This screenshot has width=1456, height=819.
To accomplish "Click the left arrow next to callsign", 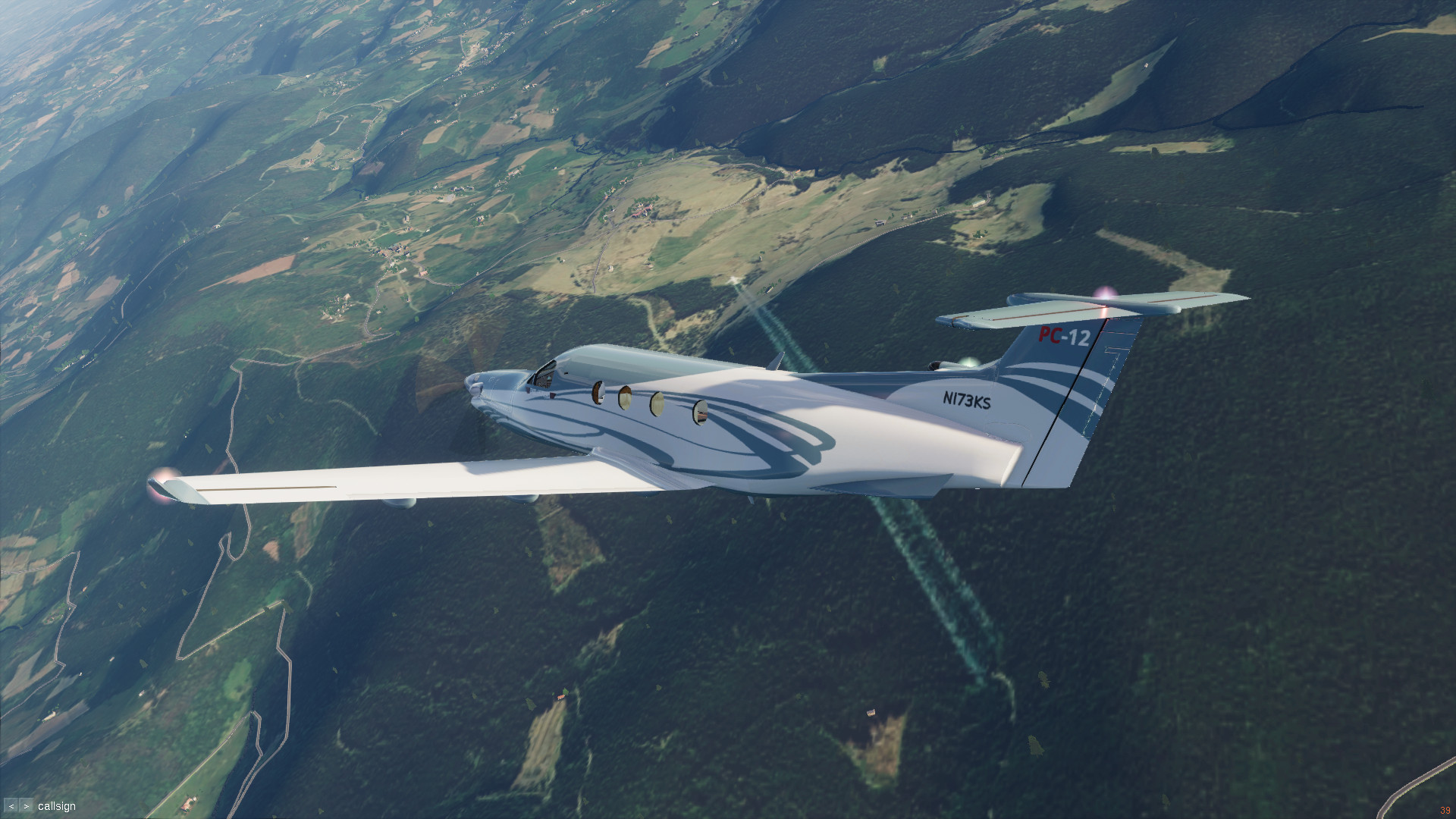I will pyautogui.click(x=11, y=806).
